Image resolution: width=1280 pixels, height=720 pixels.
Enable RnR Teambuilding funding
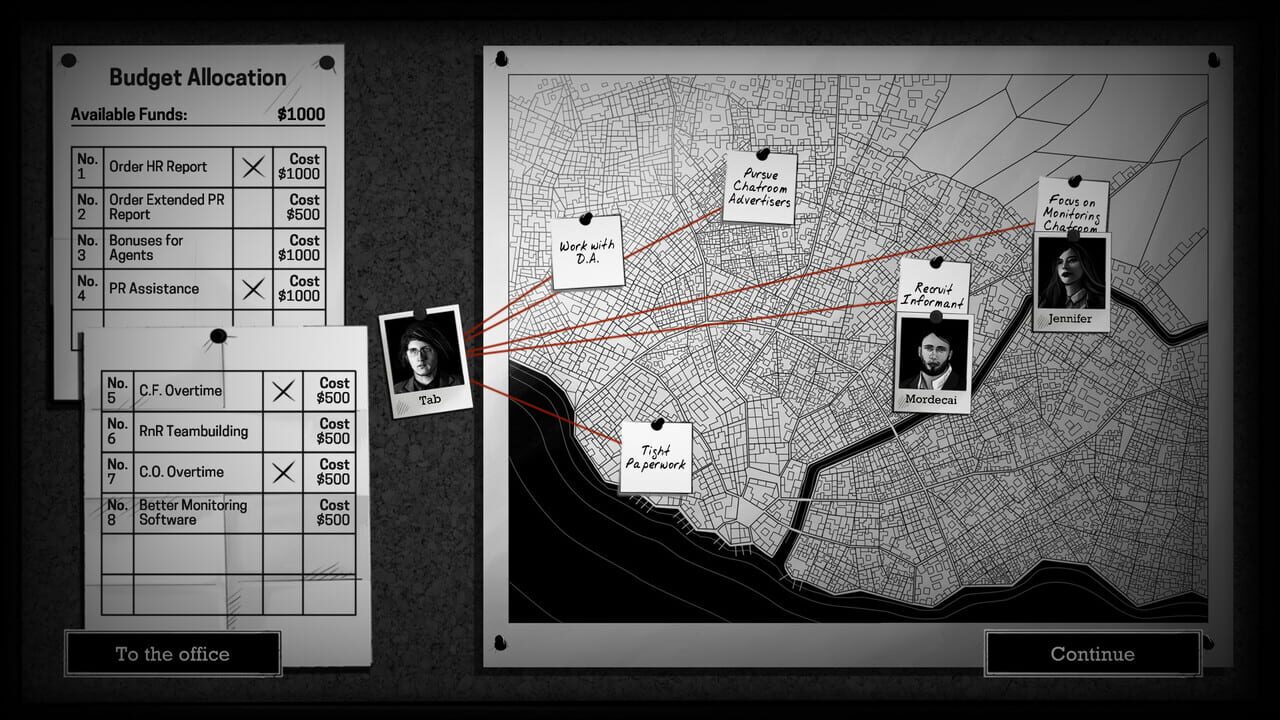tap(285, 431)
